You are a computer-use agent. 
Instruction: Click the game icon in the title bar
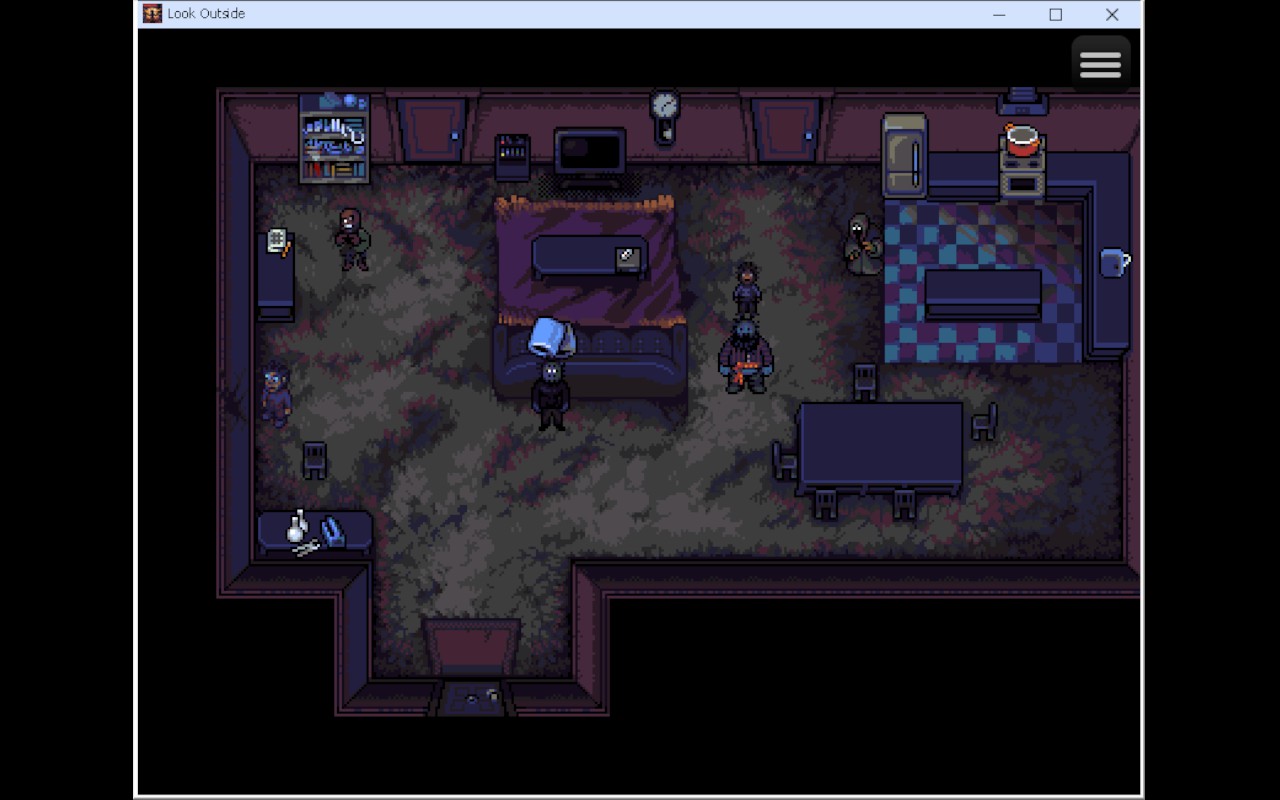coord(152,13)
